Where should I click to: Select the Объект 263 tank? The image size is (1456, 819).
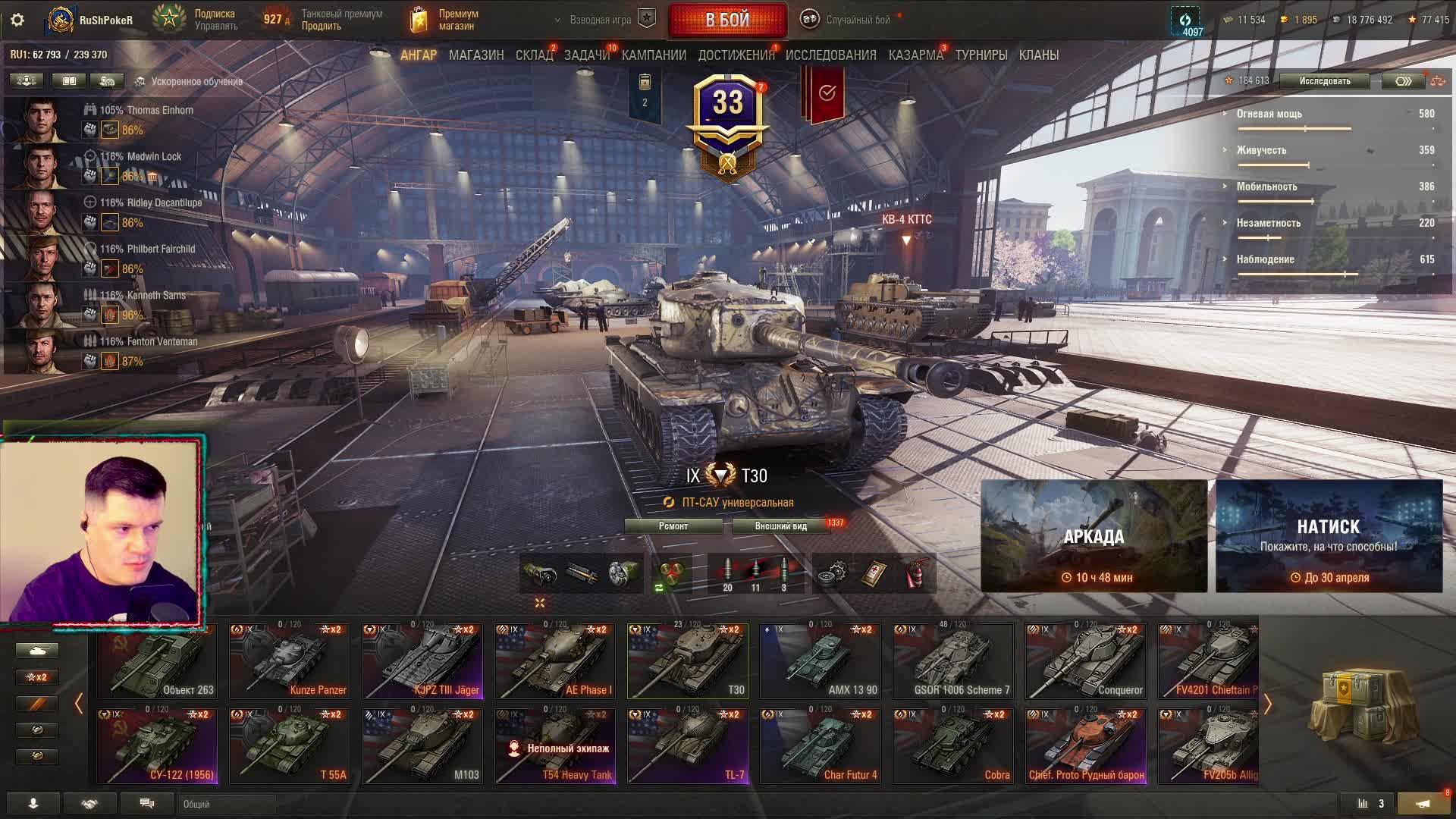click(157, 661)
